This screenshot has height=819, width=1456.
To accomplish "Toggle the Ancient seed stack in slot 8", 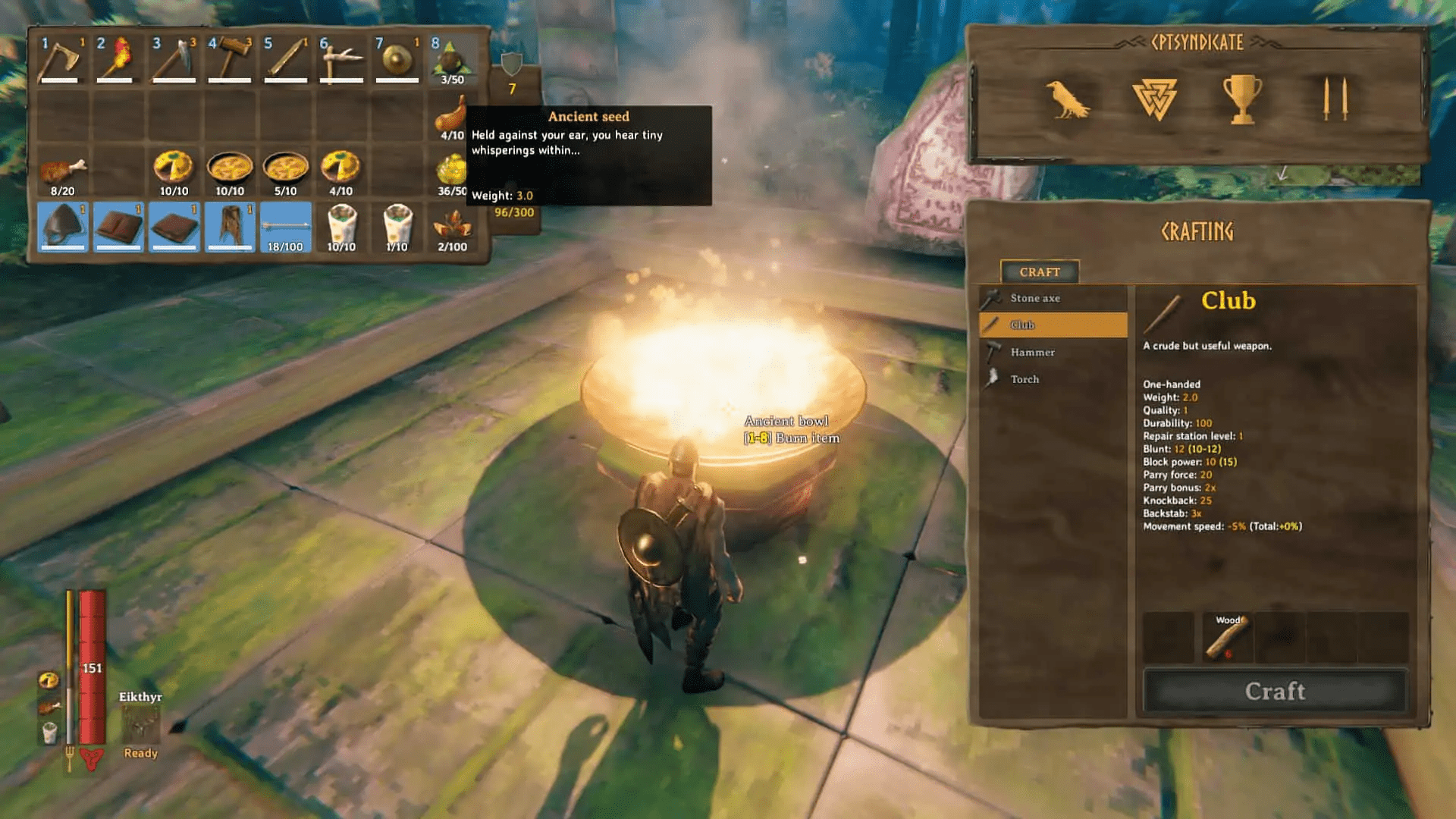I will [452, 59].
